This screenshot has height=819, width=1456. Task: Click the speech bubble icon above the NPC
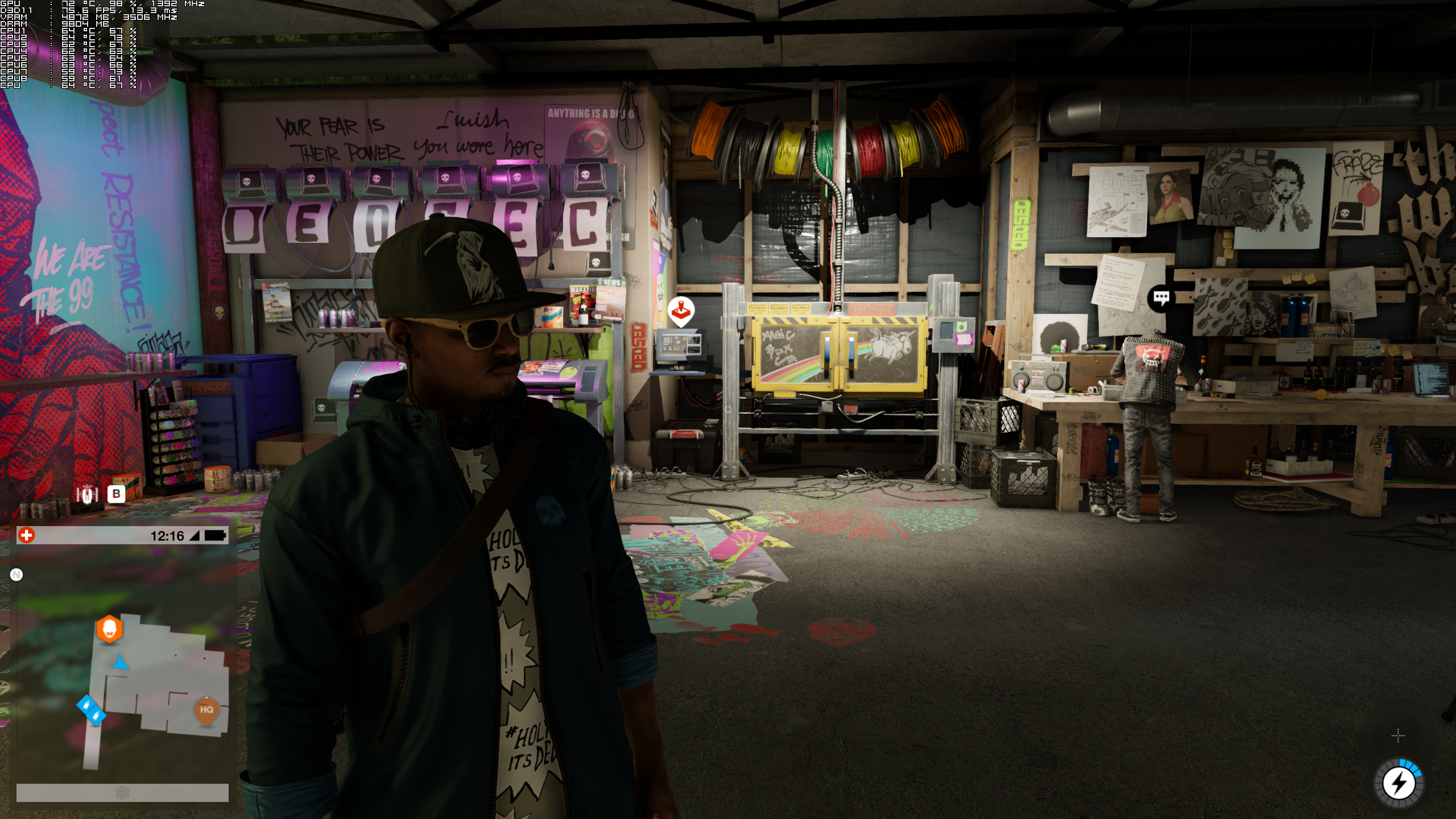(x=1161, y=297)
